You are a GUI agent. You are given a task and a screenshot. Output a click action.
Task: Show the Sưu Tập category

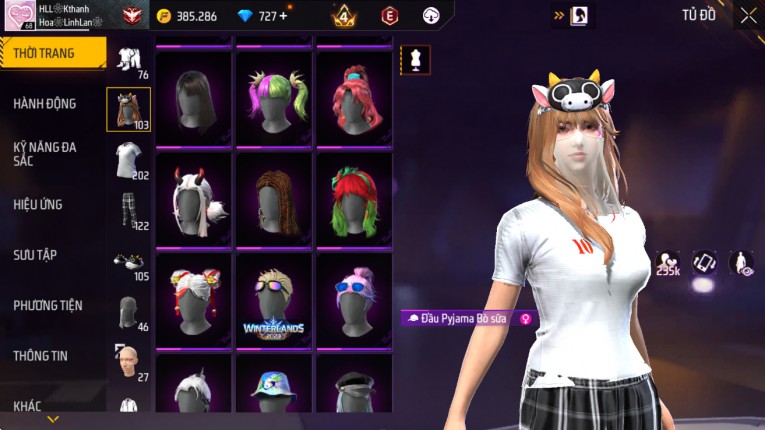[35, 255]
